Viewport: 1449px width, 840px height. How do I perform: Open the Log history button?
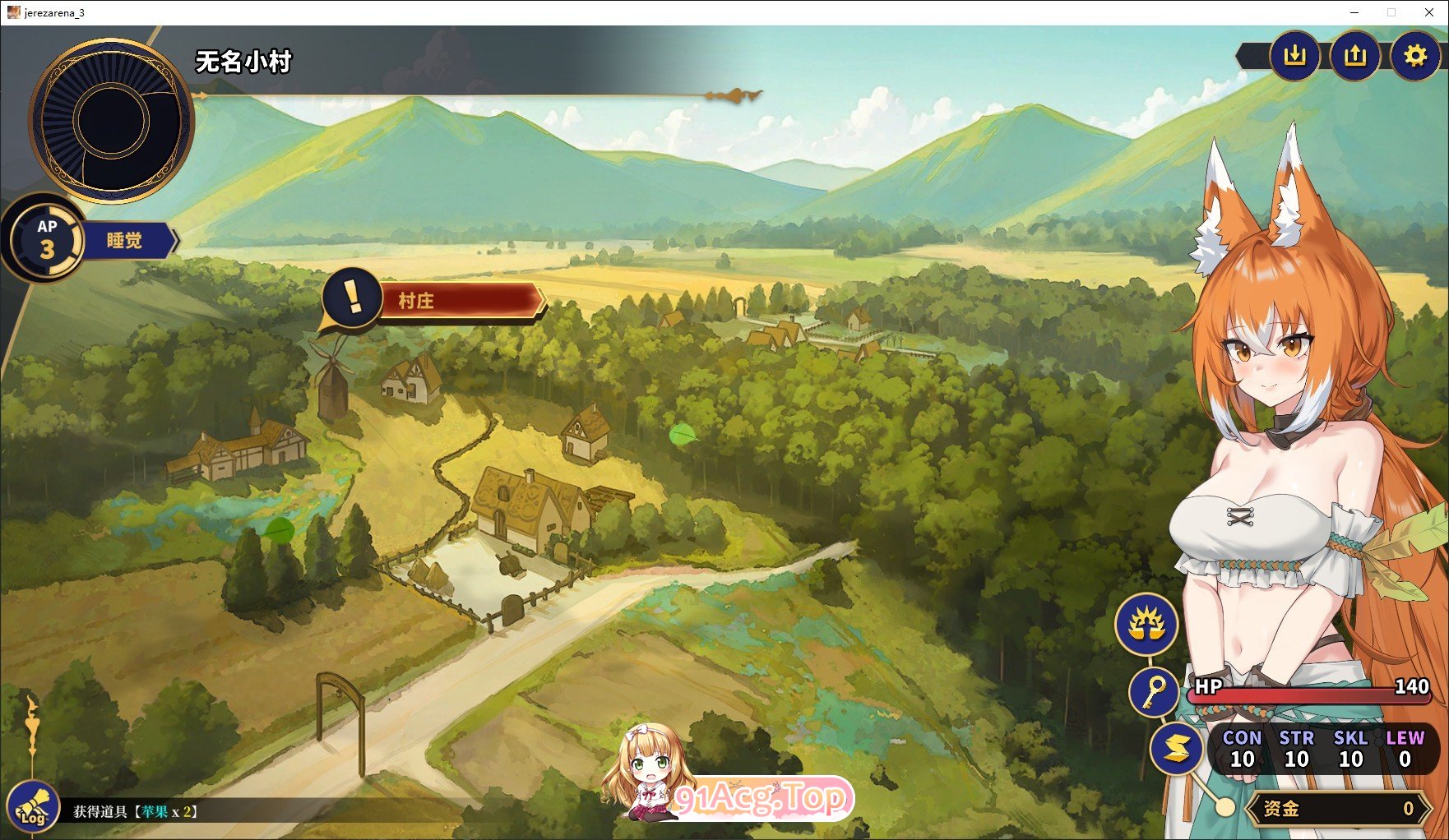coord(33,808)
